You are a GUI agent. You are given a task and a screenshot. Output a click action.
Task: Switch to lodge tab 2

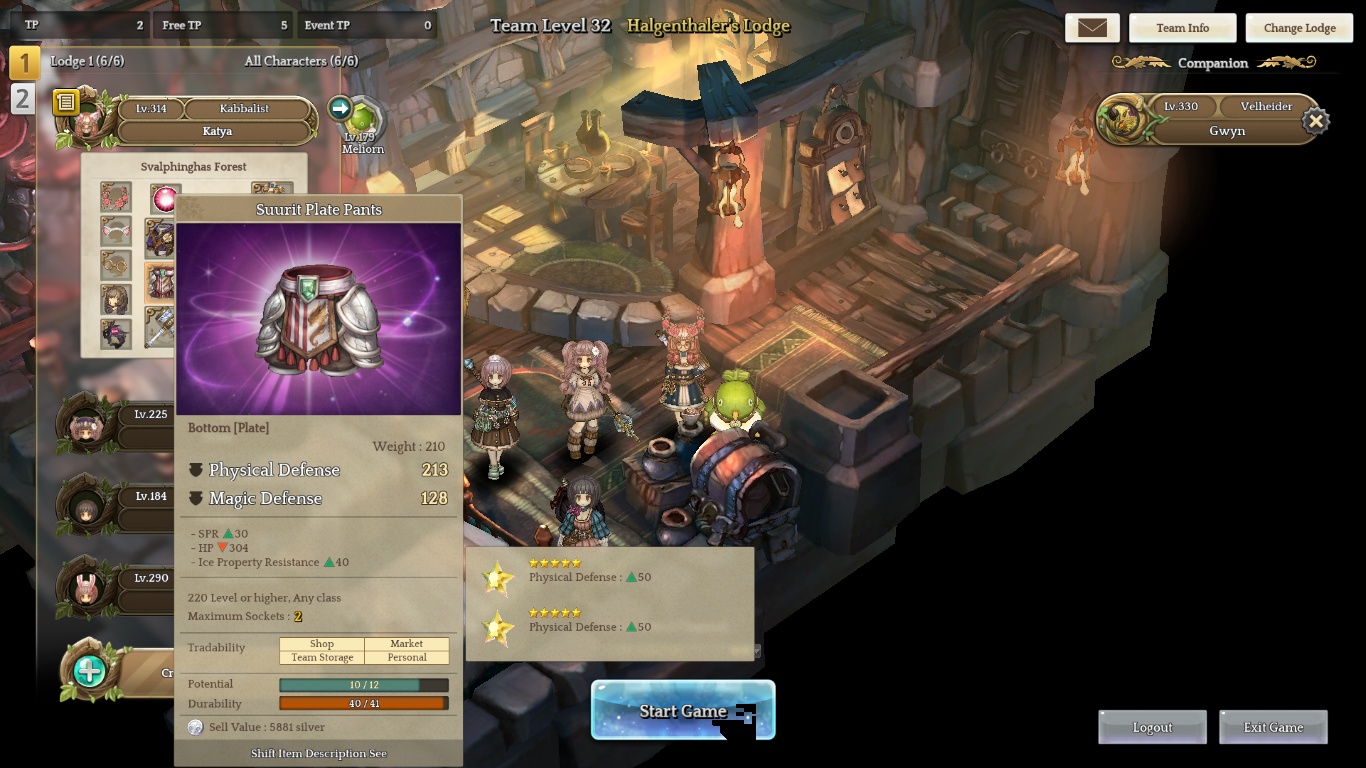coord(22,99)
